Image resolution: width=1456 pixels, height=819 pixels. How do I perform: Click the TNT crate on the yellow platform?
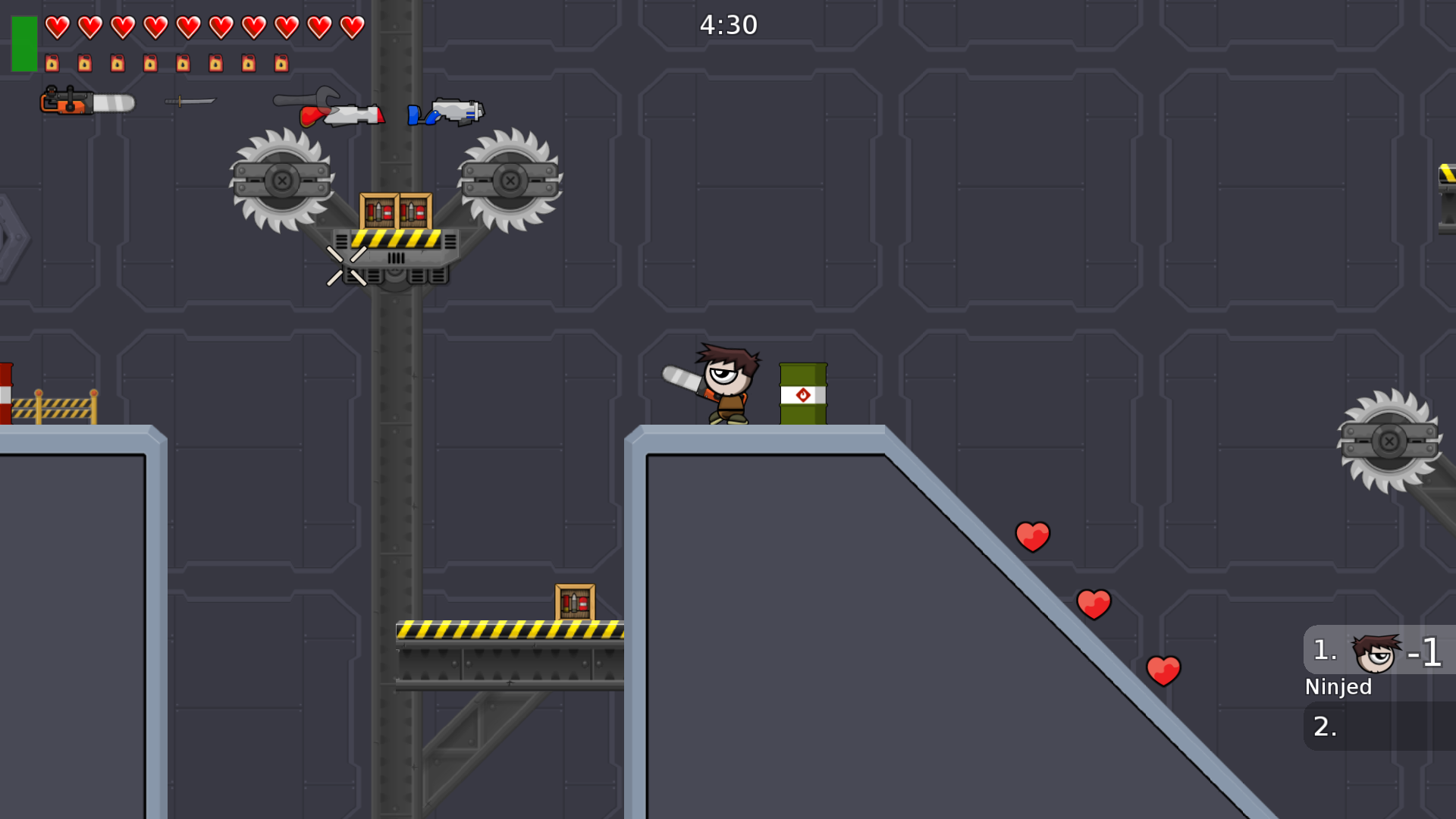click(x=574, y=601)
